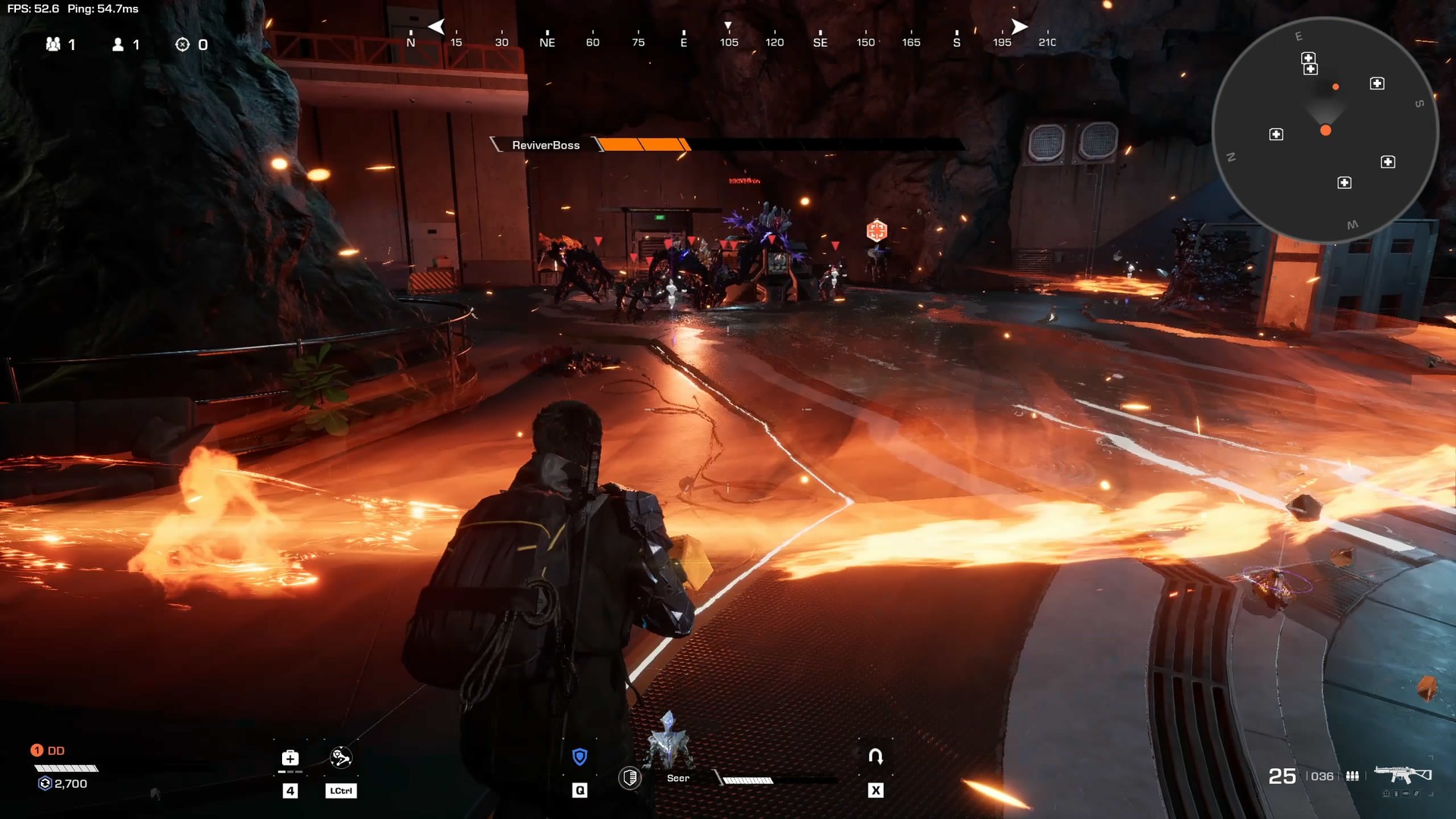1456x819 pixels.
Task: Click the squads remaining icon
Action: 53,45
